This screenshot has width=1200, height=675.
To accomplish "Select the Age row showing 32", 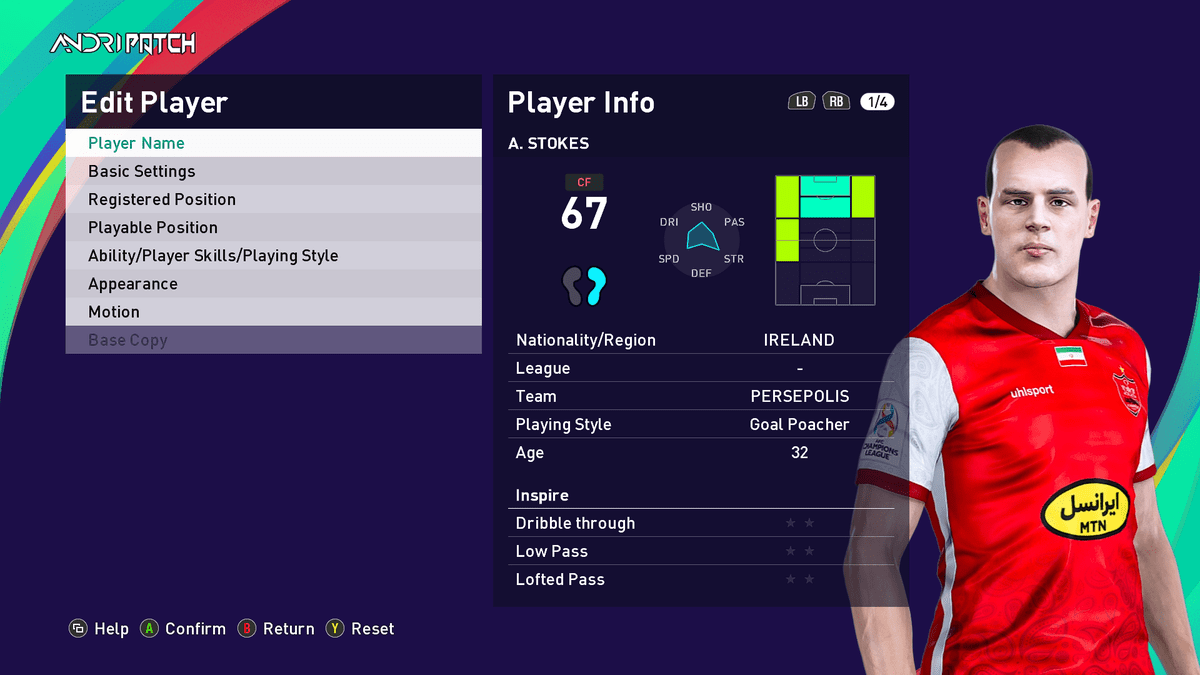I will click(x=700, y=452).
